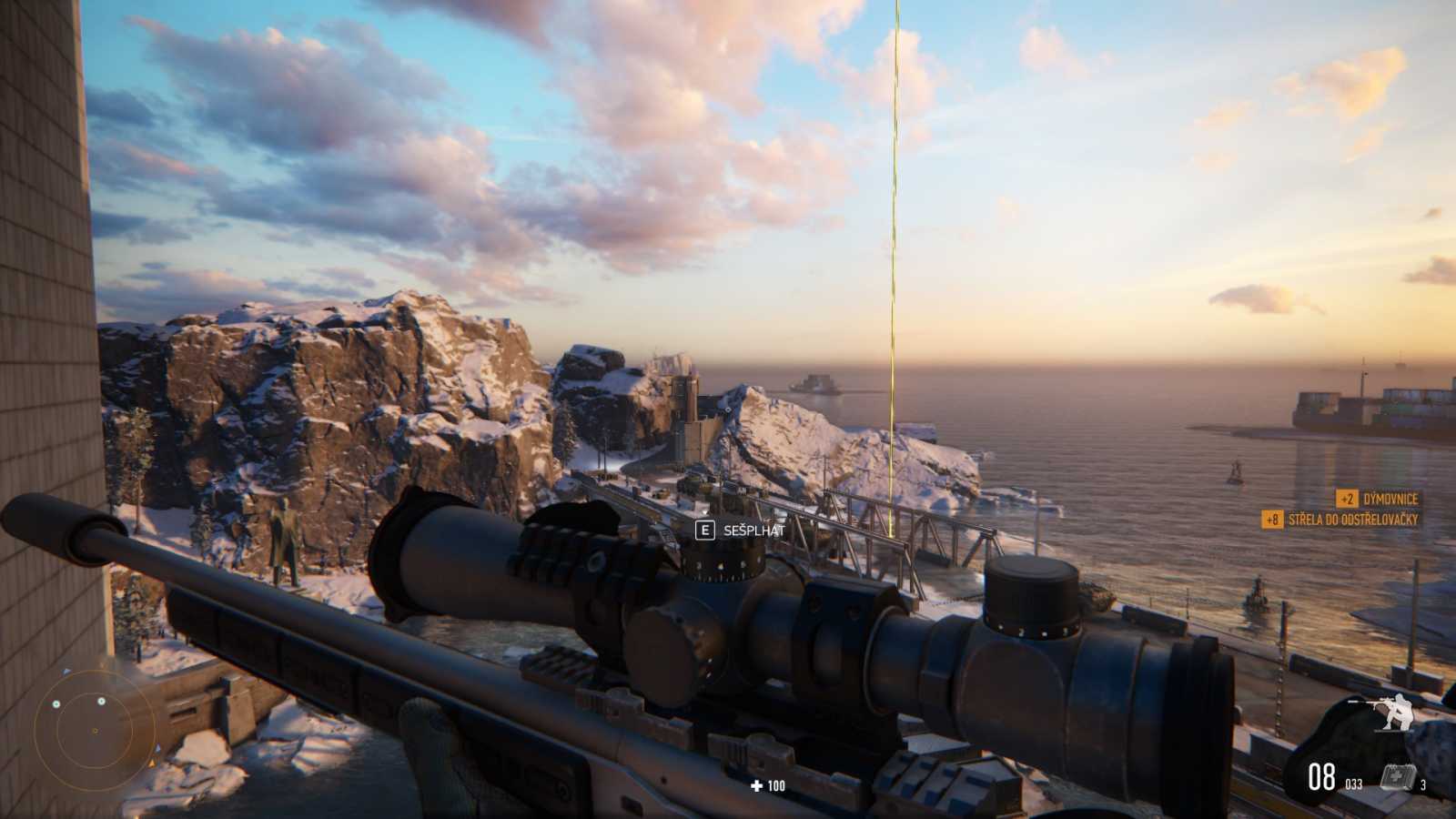Click the +8 STŘELA DO ODSTŘELOVAČKY ammo icon
Screen dimensions: 1456x819
click(x=1272, y=520)
